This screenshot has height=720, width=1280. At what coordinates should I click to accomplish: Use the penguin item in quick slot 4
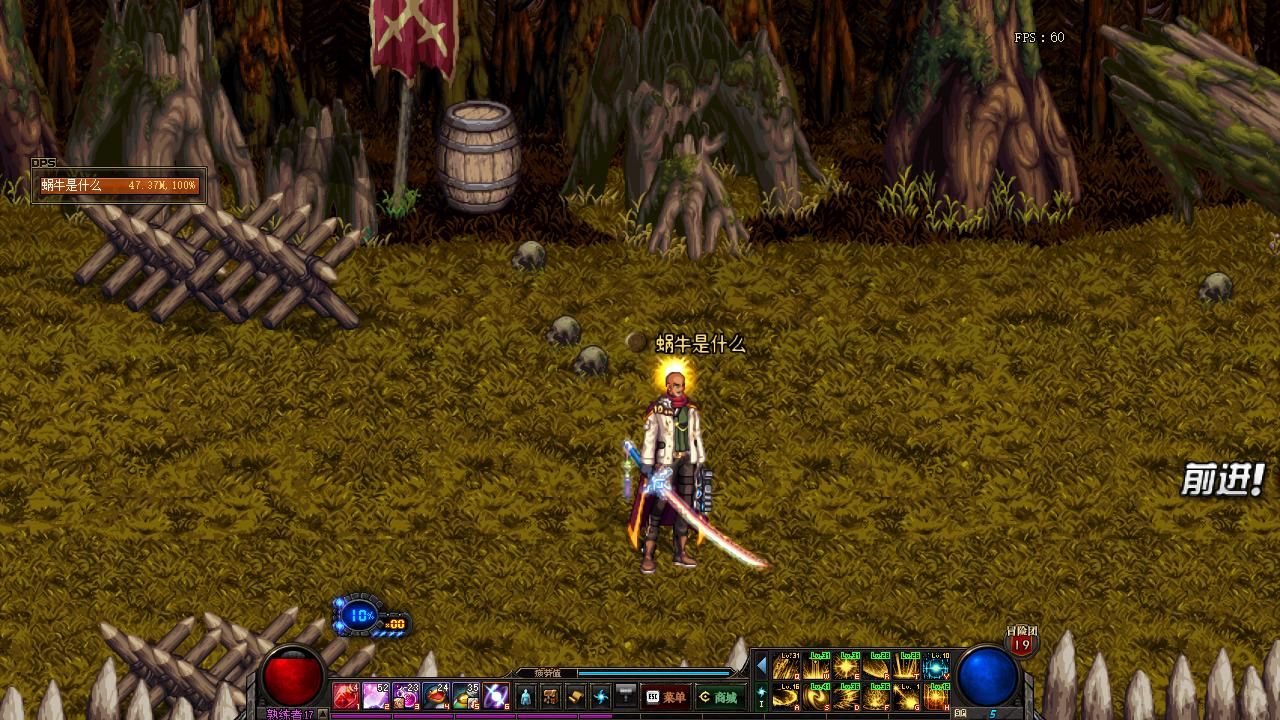[436, 696]
